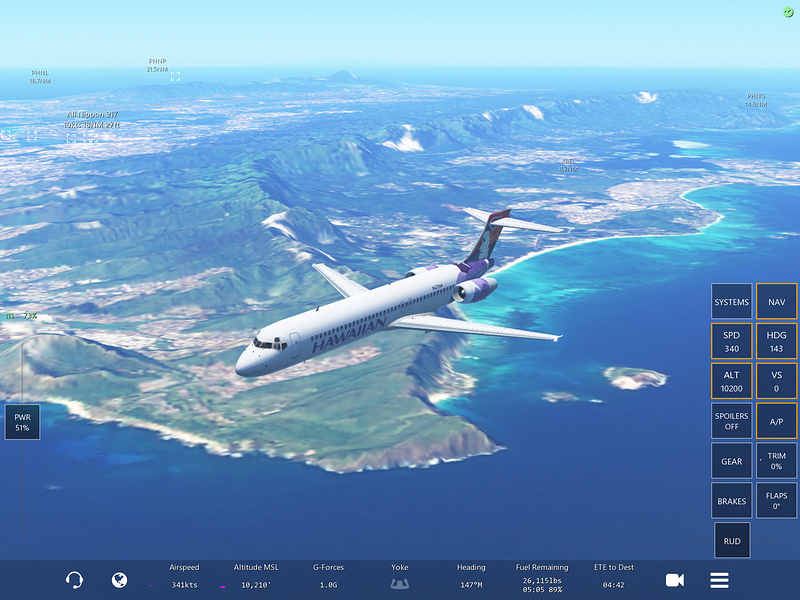Toggle NAV autopilot mode
This screenshot has height=600, width=800.
point(776,302)
